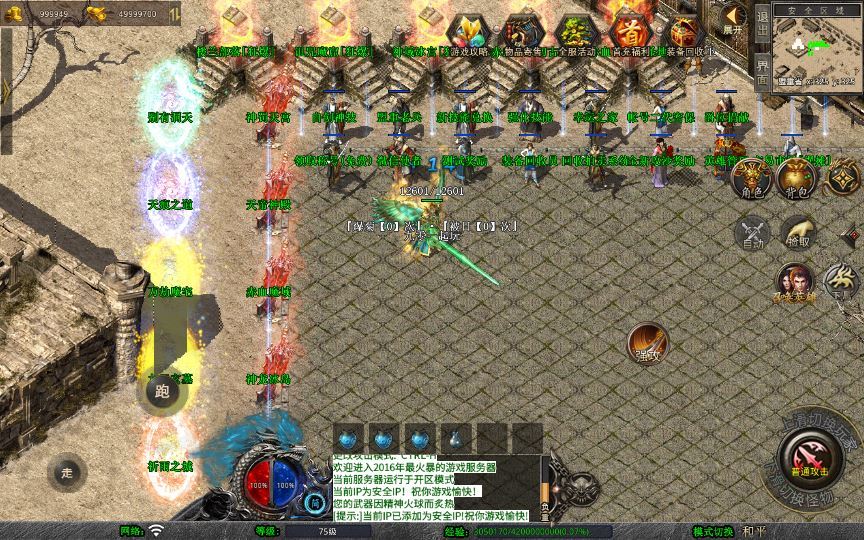Open the 首充福利 first-recharge bonus icon
The width and height of the screenshot is (864, 540).
click(x=629, y=33)
